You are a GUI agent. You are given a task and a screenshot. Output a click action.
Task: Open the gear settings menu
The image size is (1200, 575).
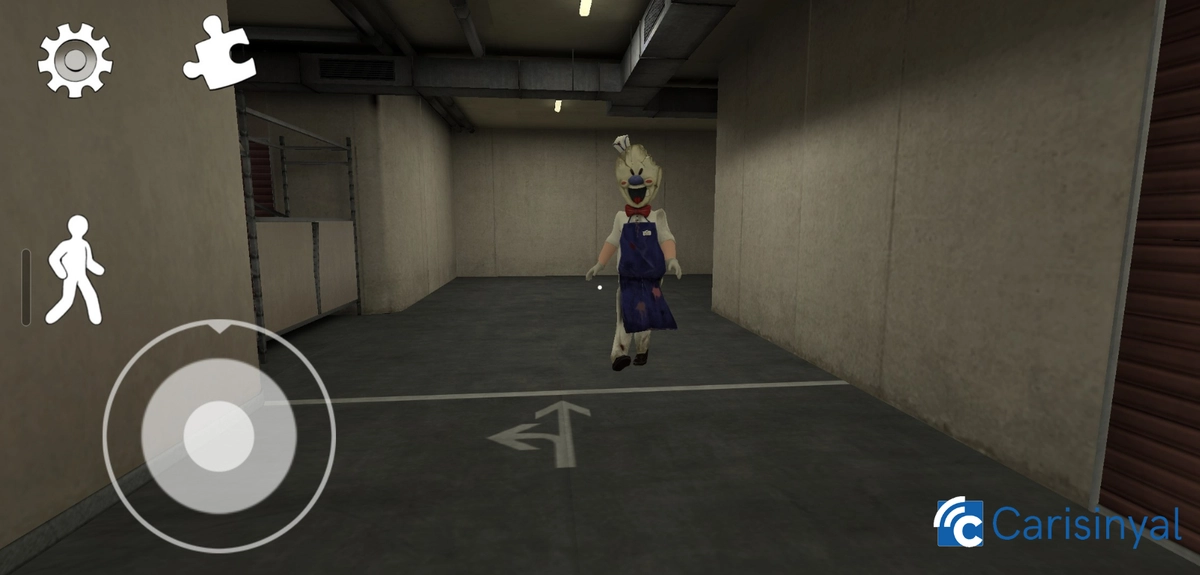coord(75,60)
